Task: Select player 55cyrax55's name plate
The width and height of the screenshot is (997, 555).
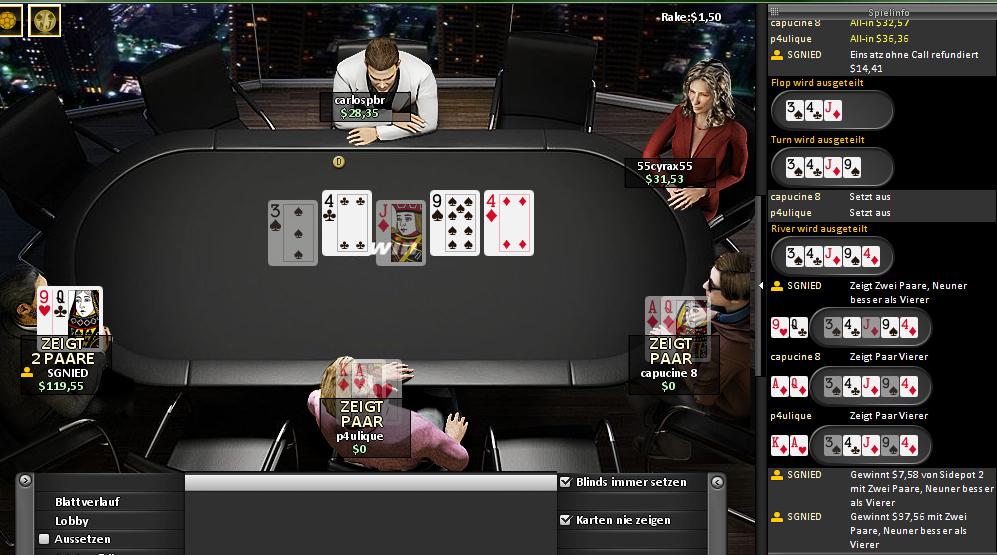Action: click(665, 172)
